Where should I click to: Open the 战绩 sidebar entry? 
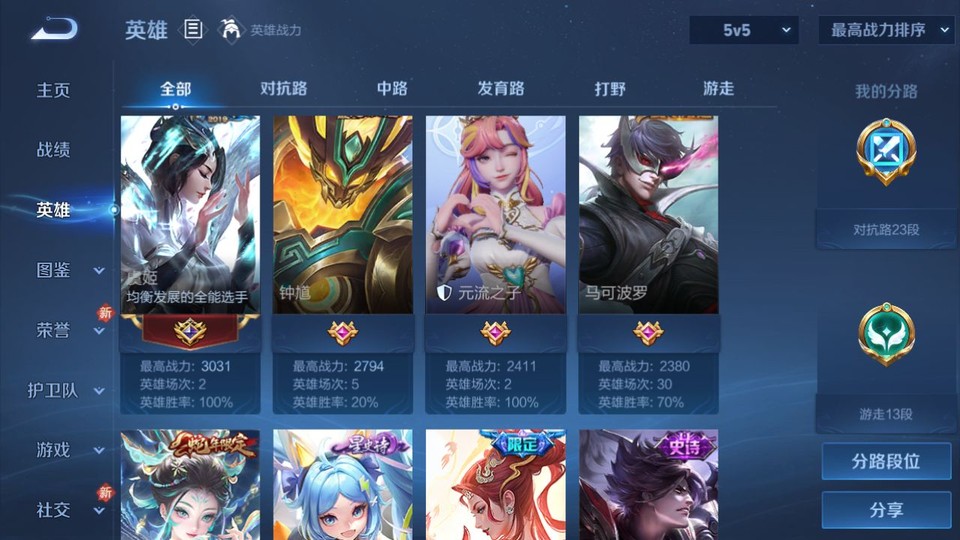pyautogui.click(x=54, y=150)
